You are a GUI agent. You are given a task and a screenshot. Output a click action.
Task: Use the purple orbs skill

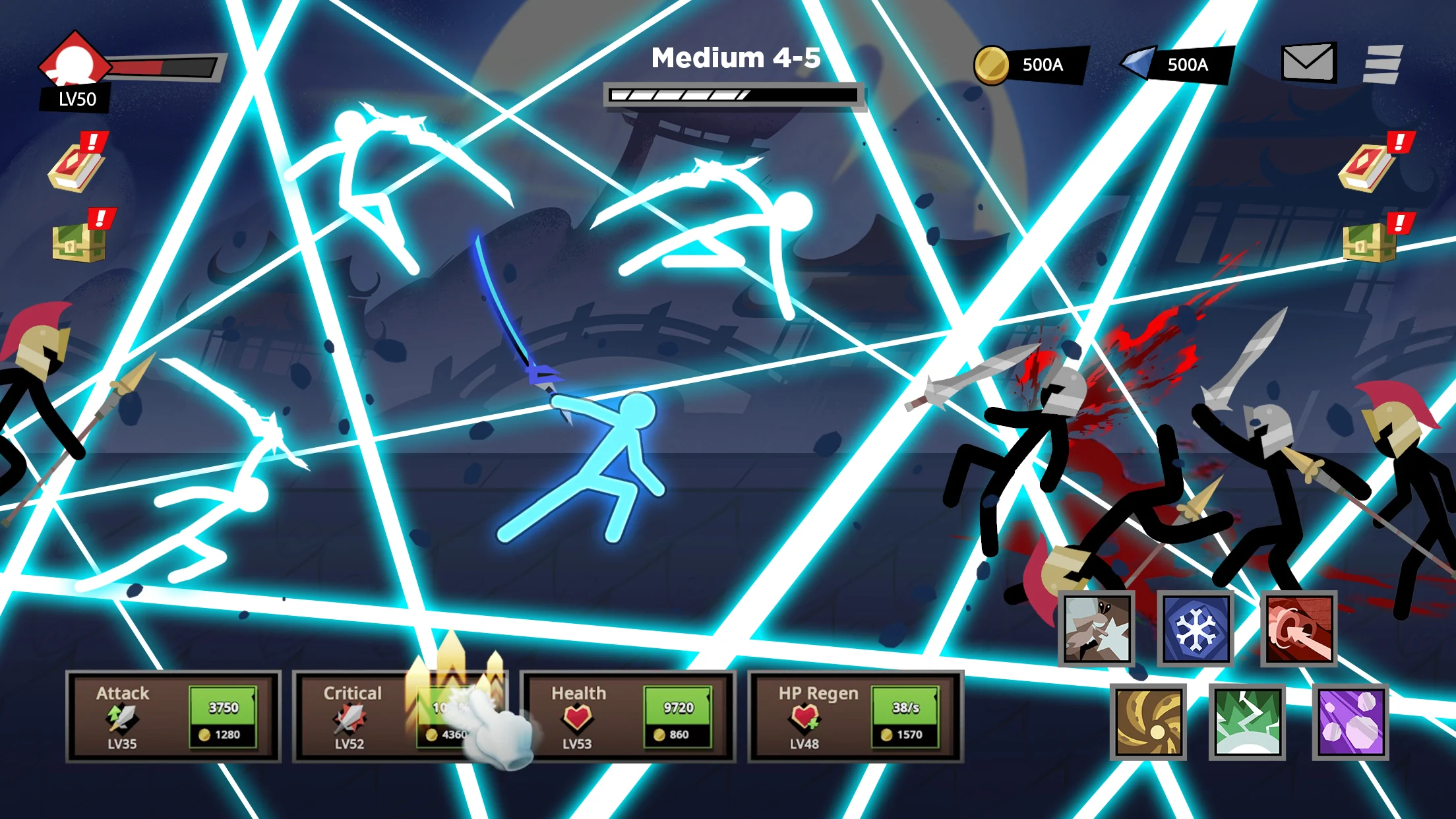(x=1350, y=721)
